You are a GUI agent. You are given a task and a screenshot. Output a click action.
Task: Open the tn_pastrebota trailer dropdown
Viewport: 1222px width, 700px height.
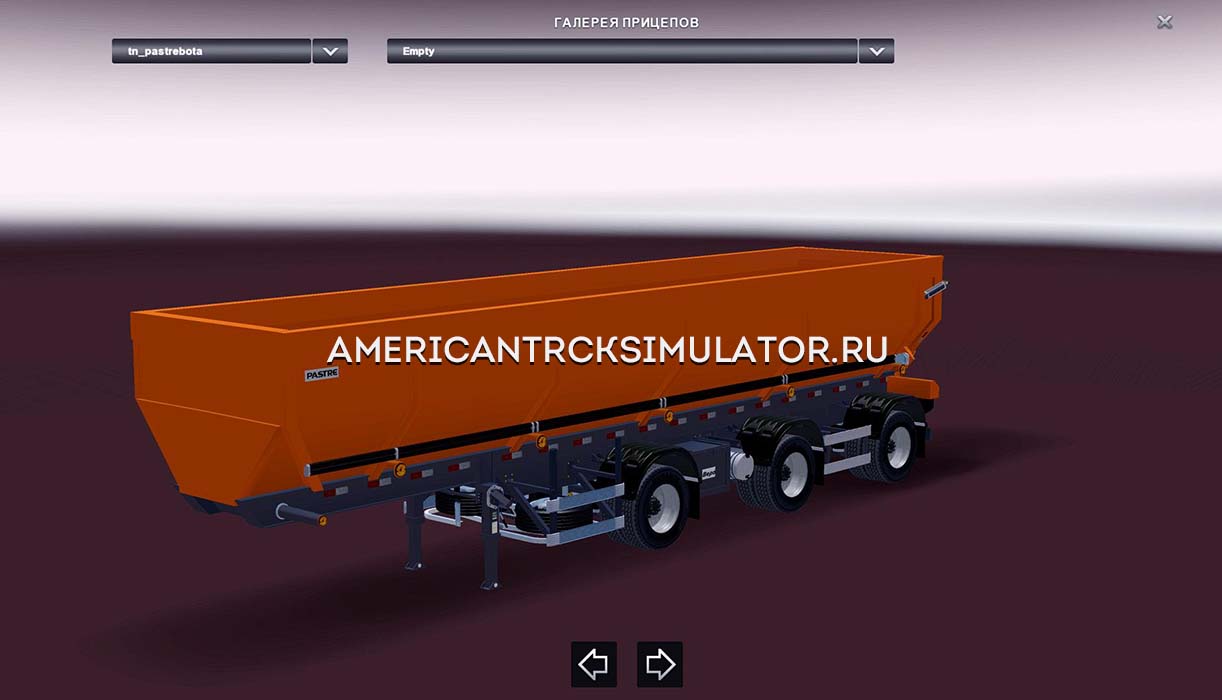point(211,51)
